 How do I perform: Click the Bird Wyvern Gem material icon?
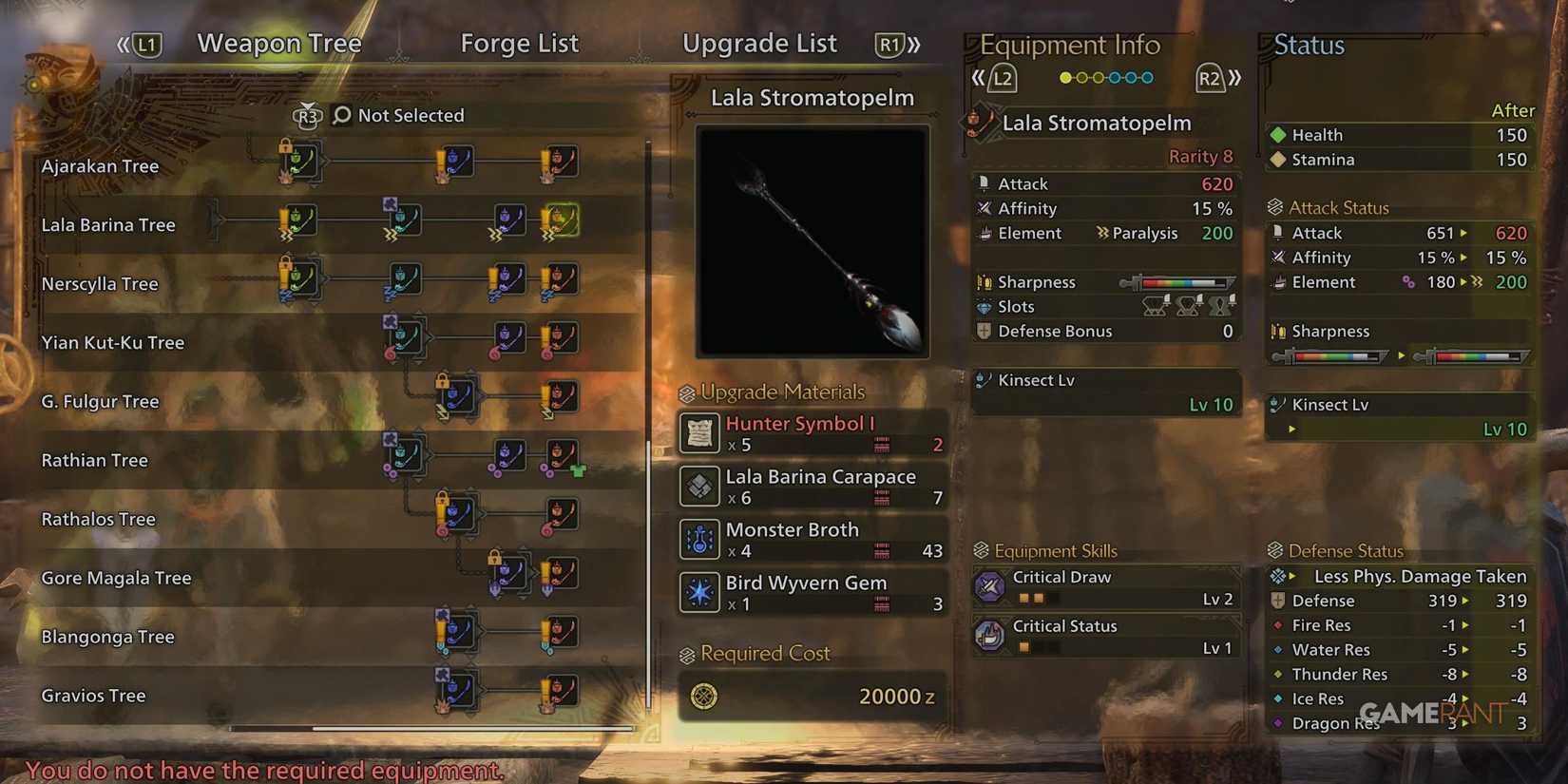tap(699, 593)
